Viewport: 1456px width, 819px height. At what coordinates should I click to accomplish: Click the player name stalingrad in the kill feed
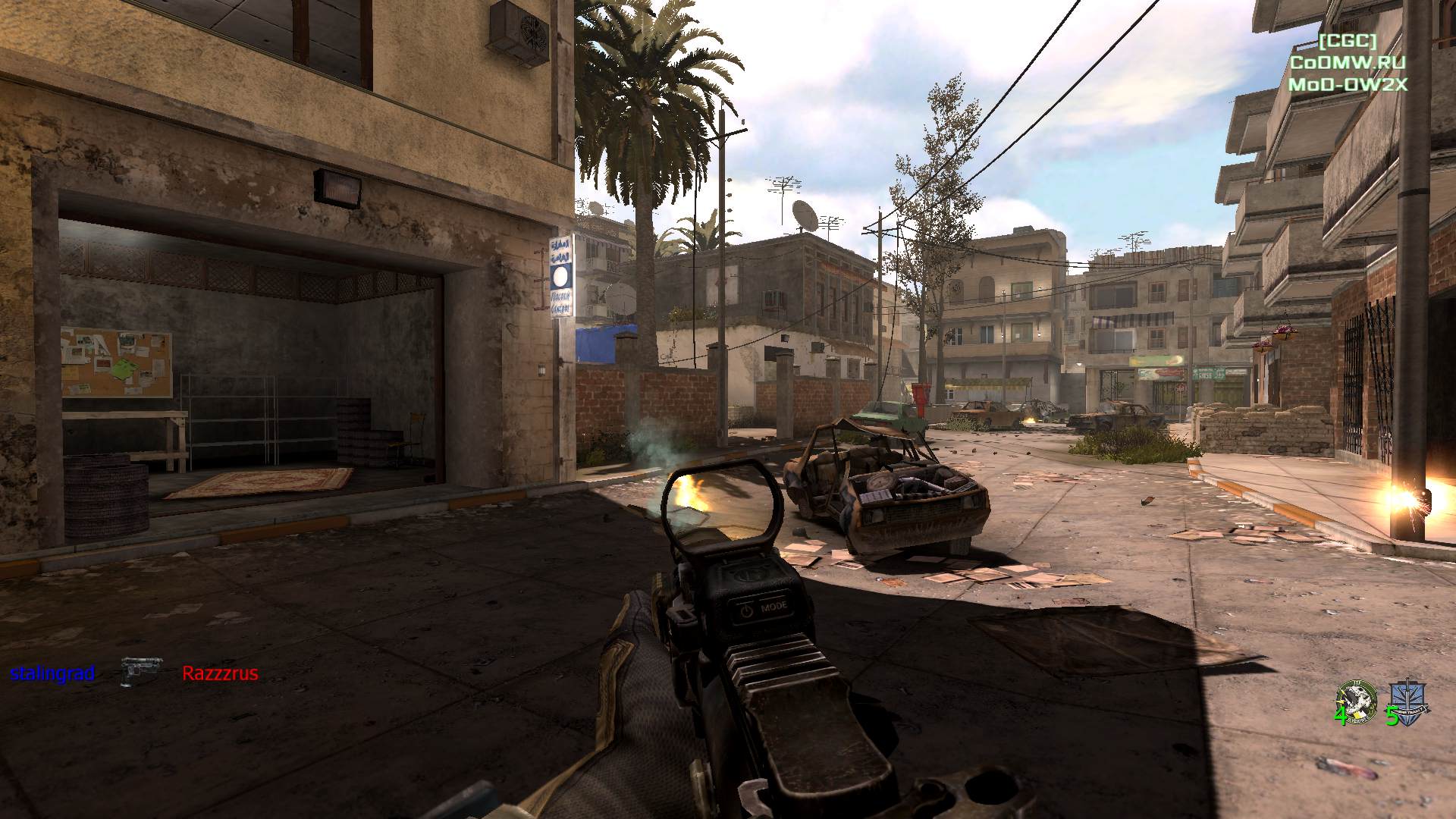point(52,673)
